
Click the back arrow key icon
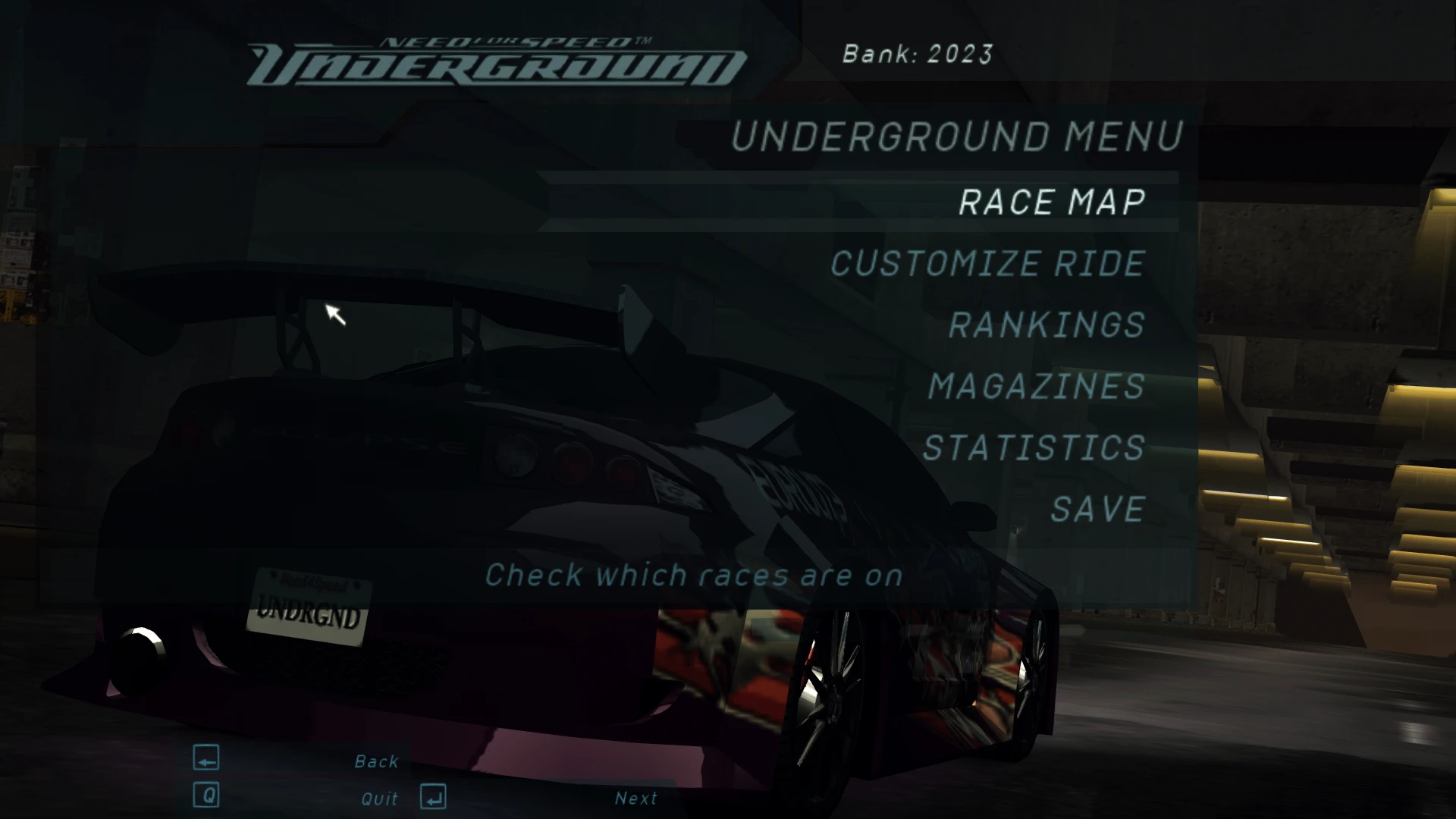(205, 761)
